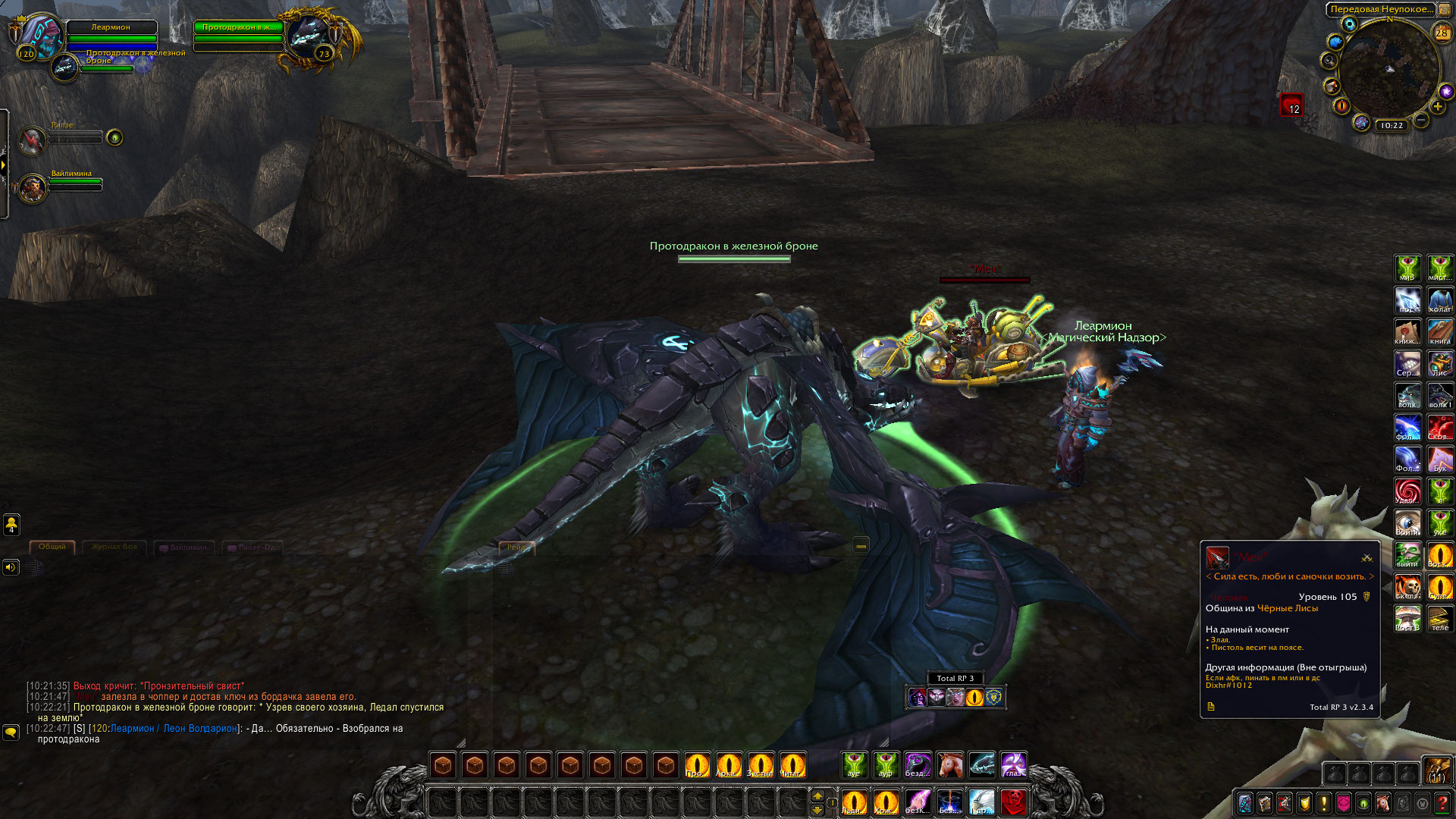Click the minimap tracking magnifier button
Screen dimensions: 1456x819
1329,61
